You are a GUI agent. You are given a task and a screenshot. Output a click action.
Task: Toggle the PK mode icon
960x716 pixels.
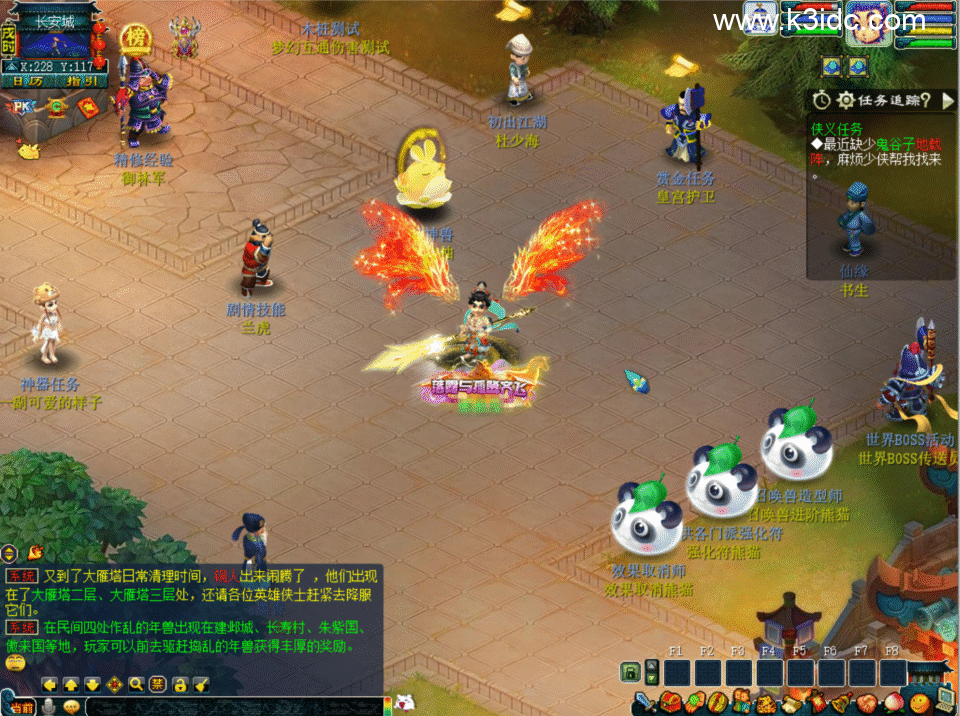[x=23, y=107]
